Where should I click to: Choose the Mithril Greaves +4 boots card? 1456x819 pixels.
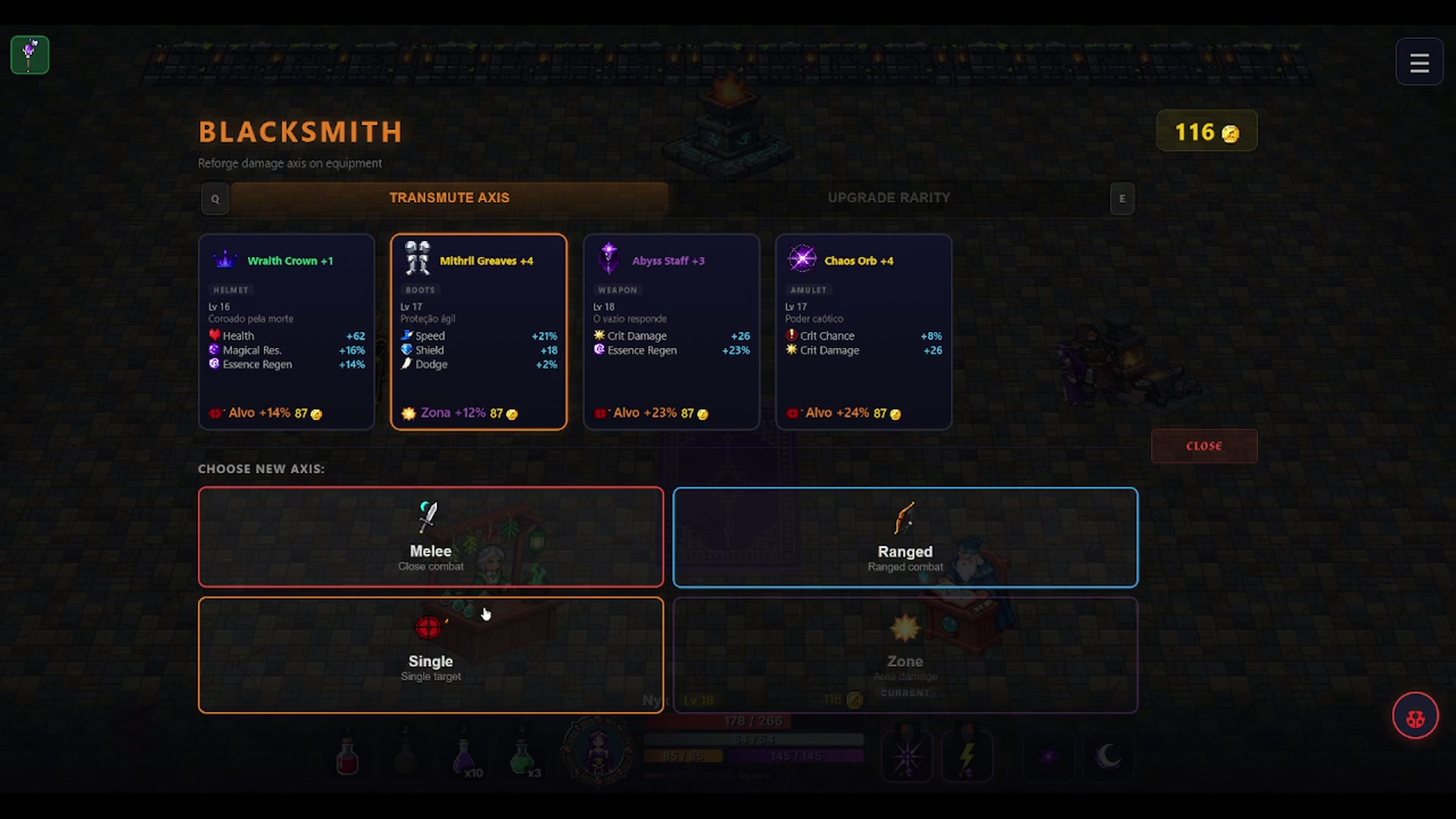[x=479, y=331]
